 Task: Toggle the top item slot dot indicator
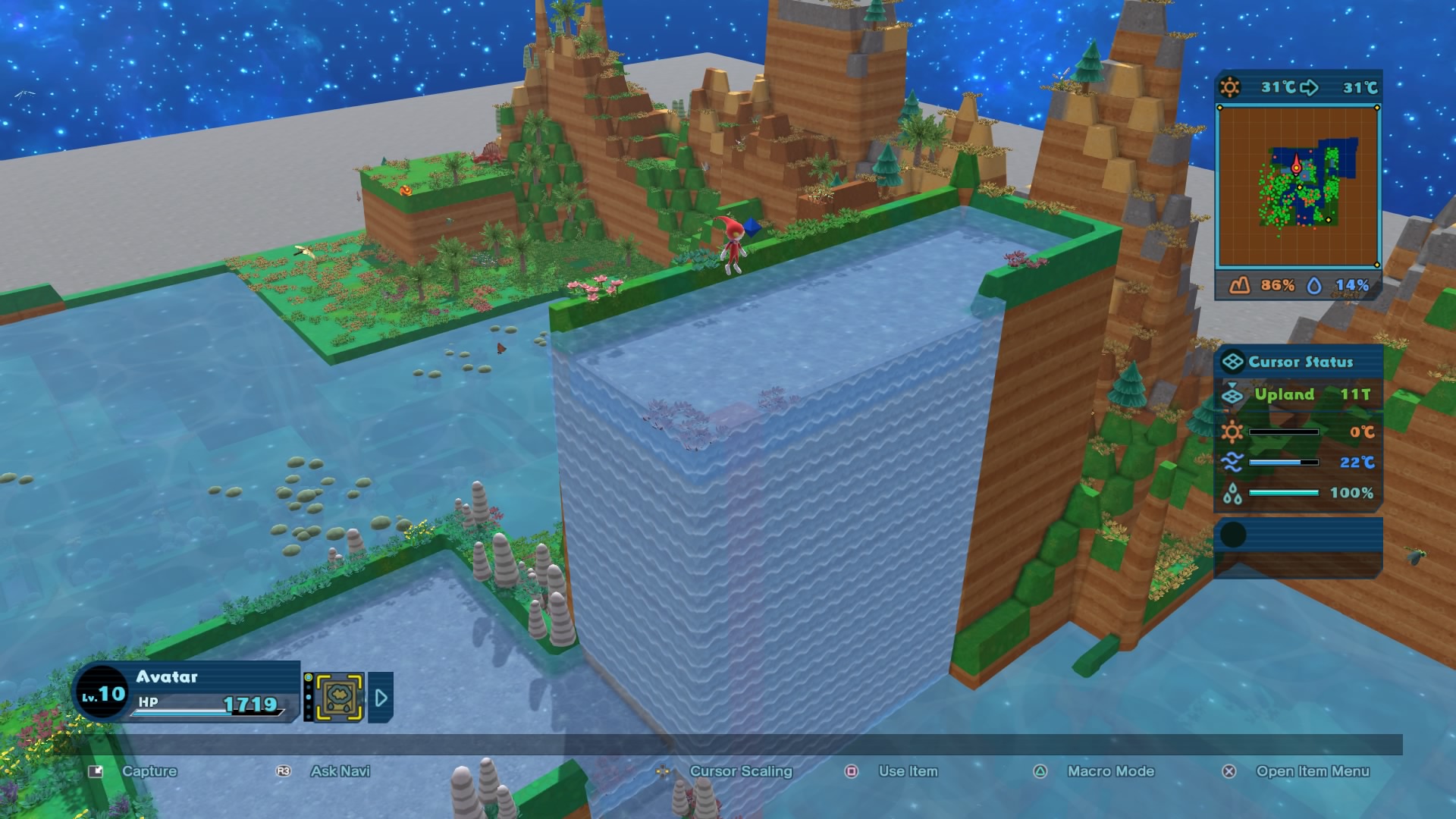pyautogui.click(x=308, y=677)
